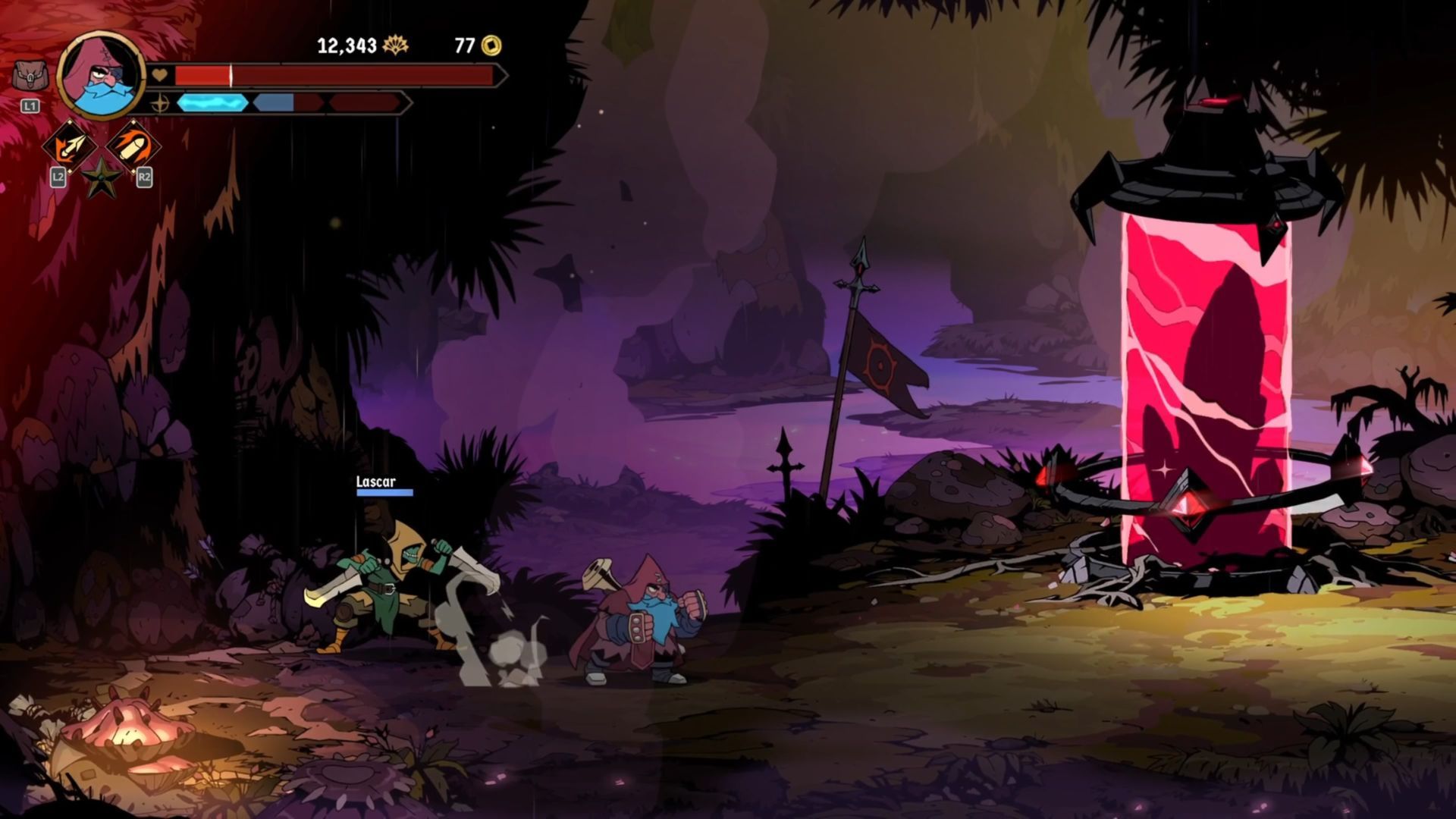Open the leather bag inventory icon
The width and height of the screenshot is (1456, 819).
30,76
